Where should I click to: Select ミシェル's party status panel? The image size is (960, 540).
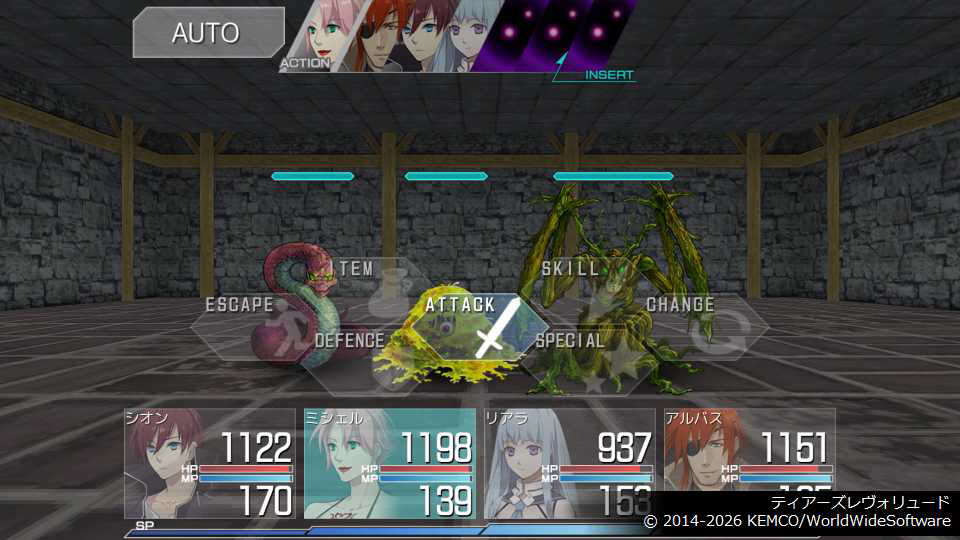point(390,462)
